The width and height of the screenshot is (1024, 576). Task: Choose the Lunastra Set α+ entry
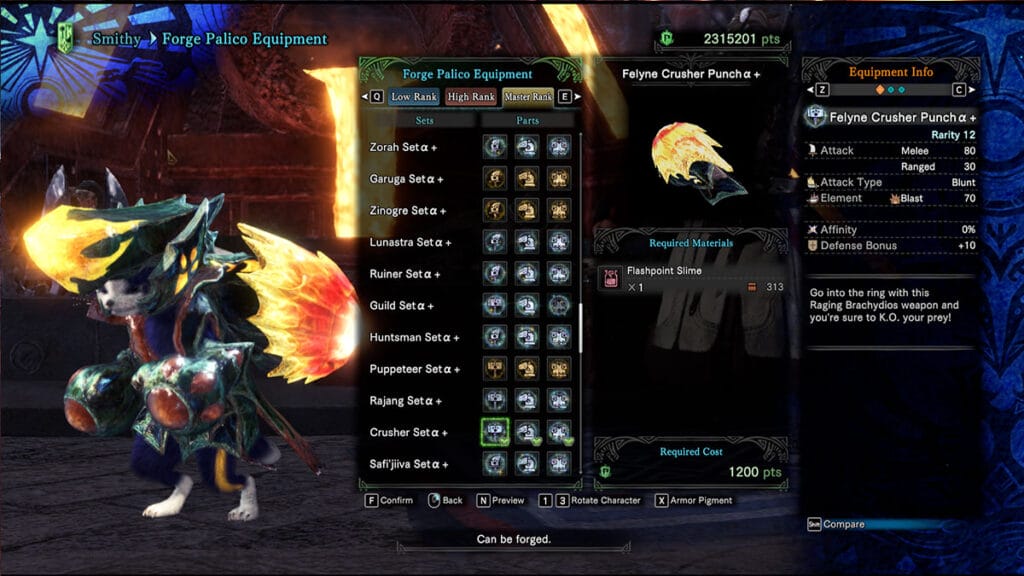coord(412,243)
